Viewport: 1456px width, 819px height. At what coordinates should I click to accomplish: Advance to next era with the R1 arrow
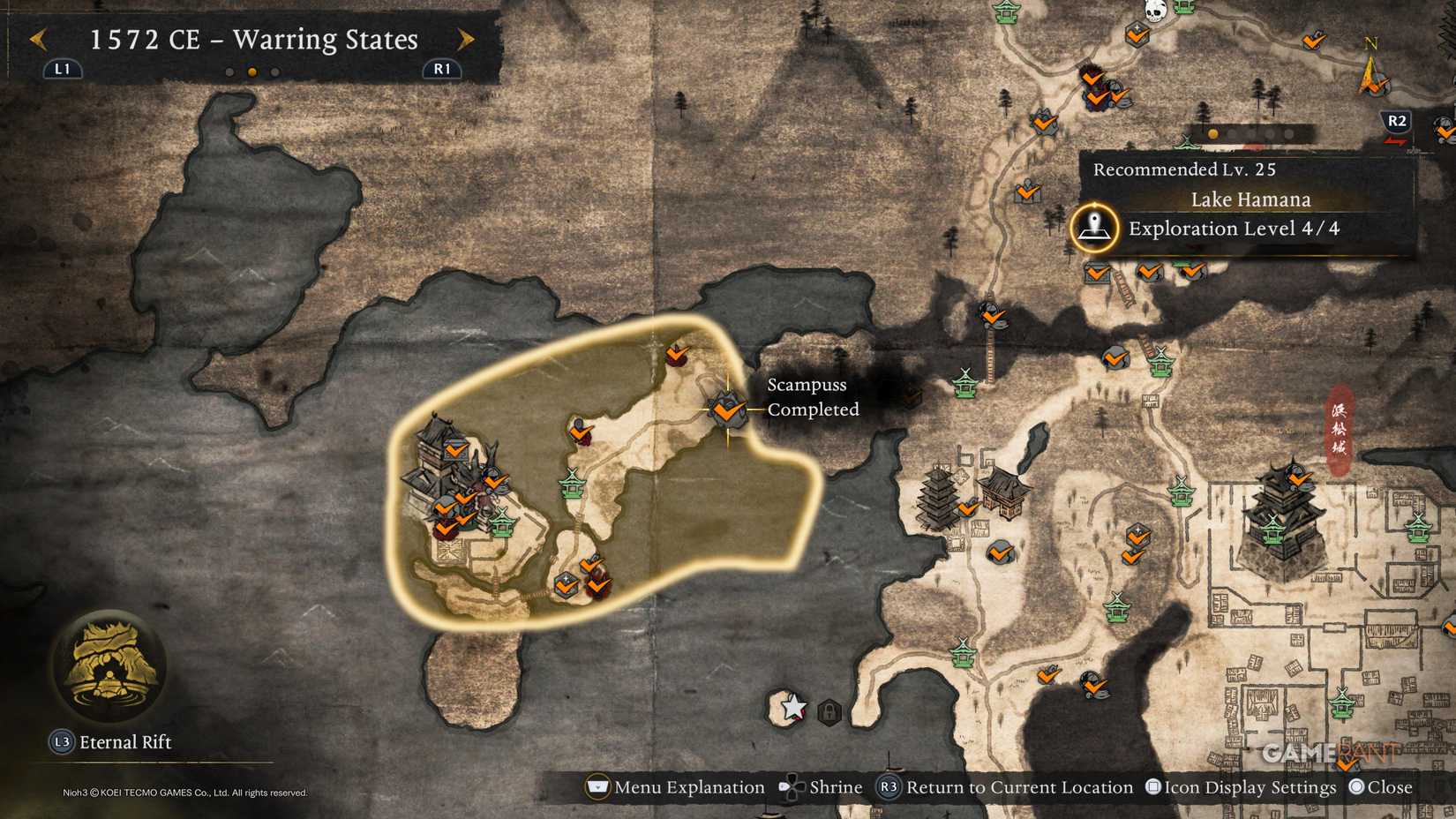(x=466, y=40)
